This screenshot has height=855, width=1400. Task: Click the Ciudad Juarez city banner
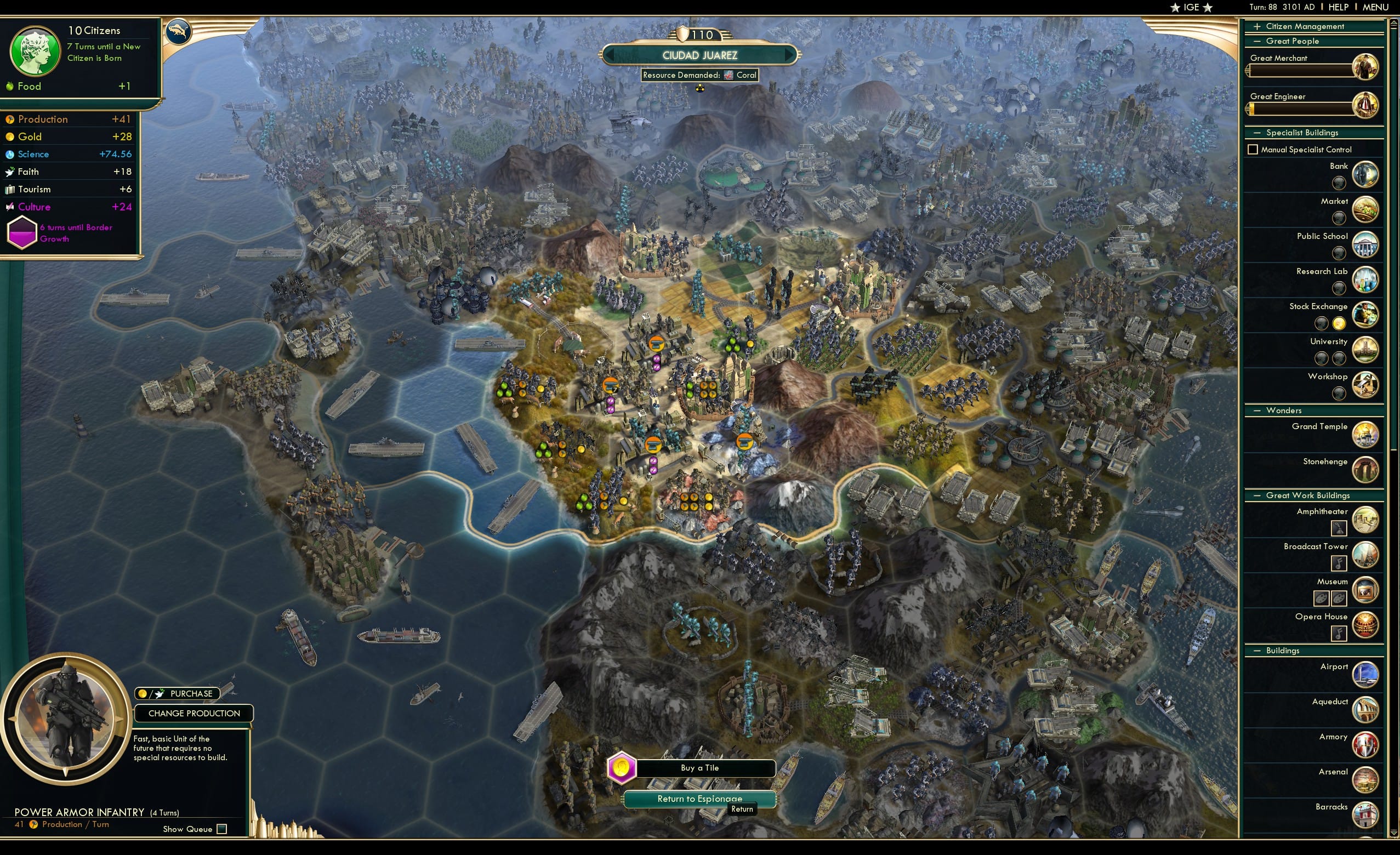point(700,55)
